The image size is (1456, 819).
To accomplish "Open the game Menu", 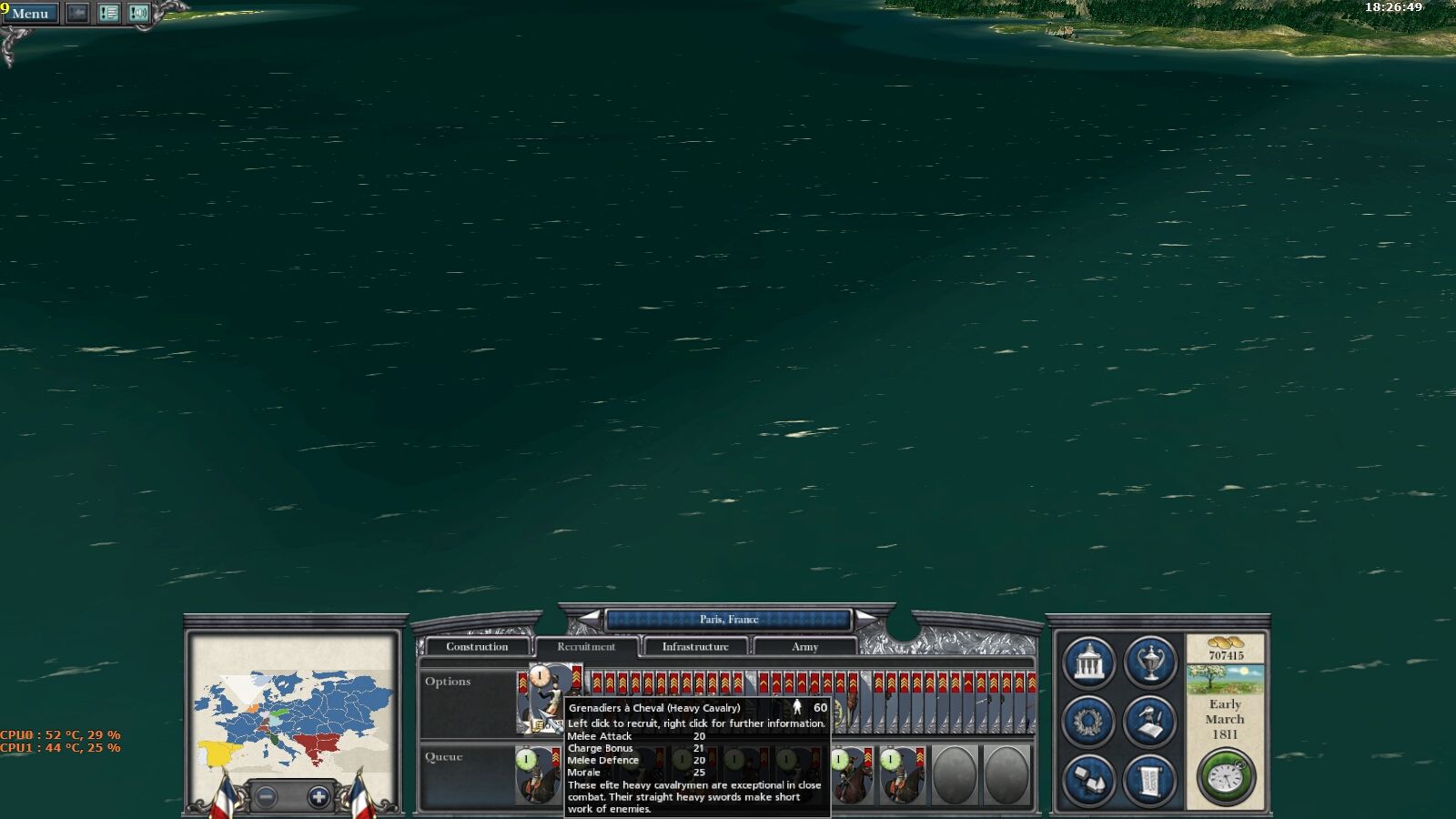I will tap(31, 14).
